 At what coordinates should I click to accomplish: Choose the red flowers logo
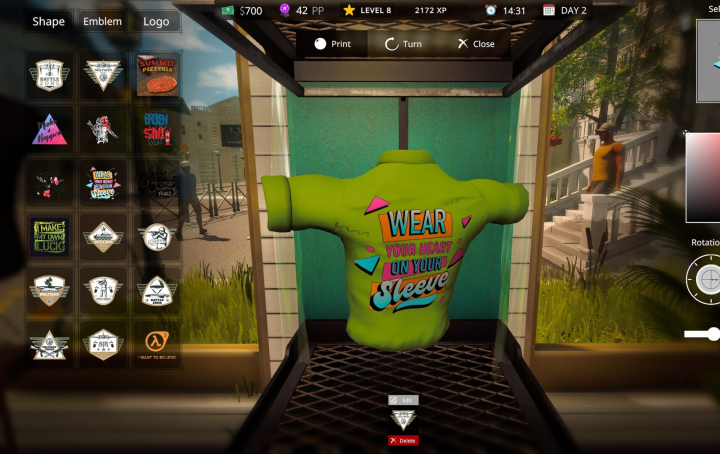point(49,182)
